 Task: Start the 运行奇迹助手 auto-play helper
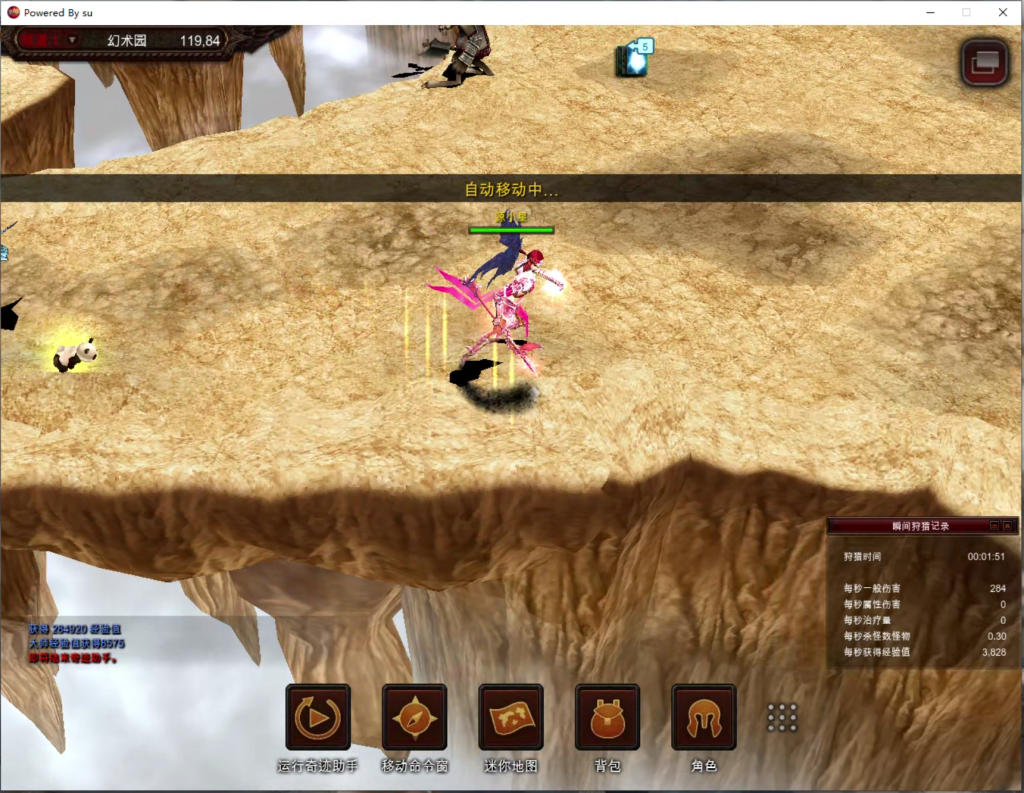(x=318, y=717)
